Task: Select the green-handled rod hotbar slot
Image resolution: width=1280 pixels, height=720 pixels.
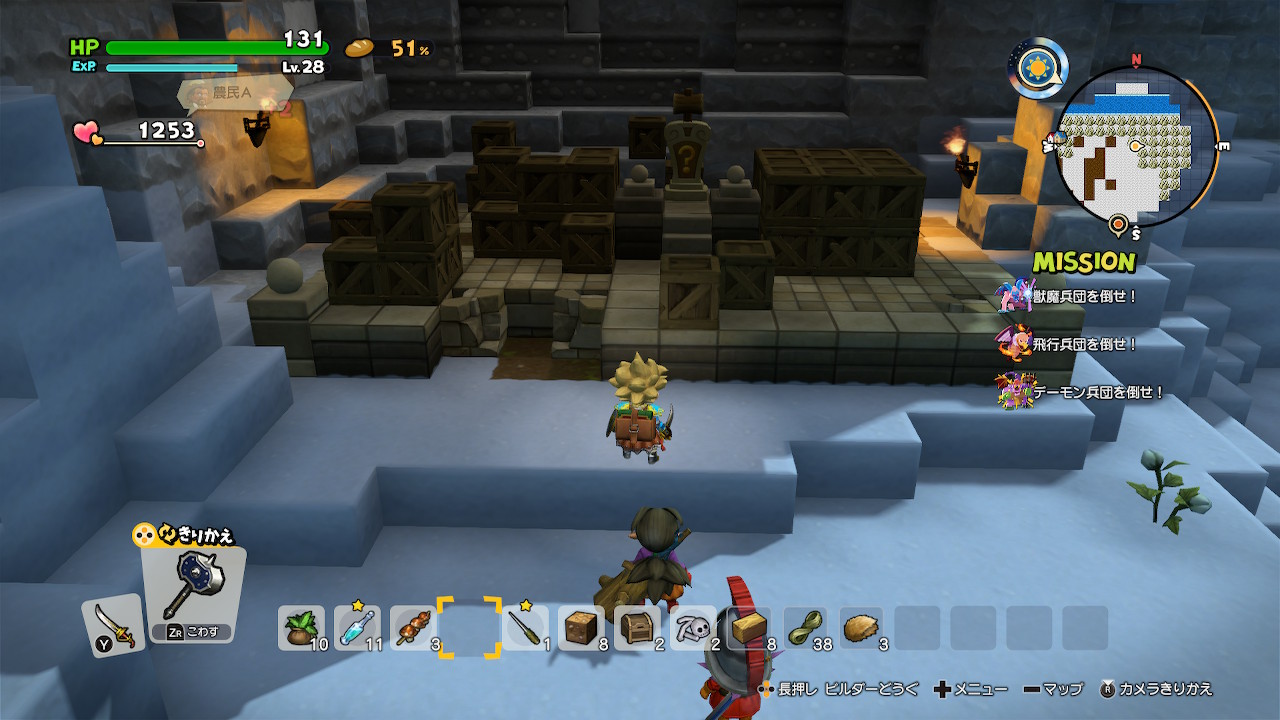Action: click(525, 628)
